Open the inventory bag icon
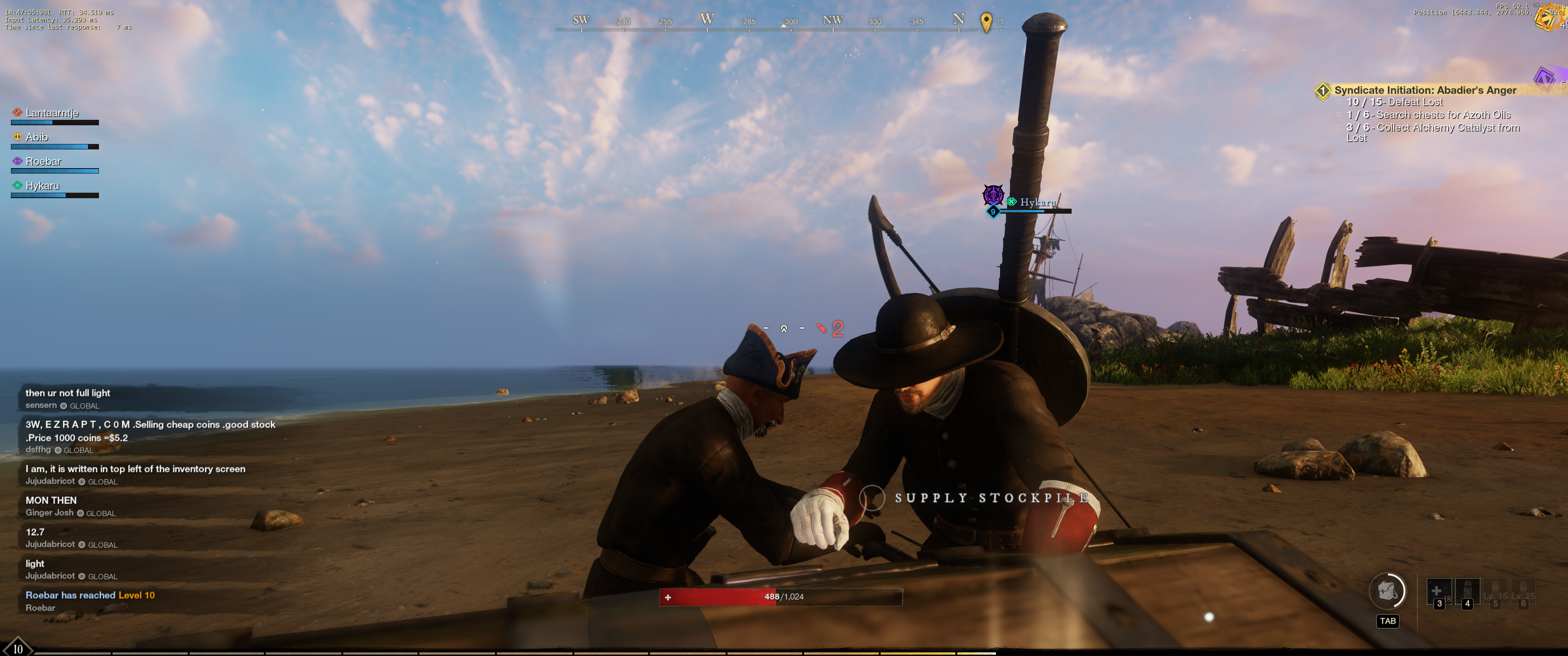1568x656 pixels. pos(1387,591)
